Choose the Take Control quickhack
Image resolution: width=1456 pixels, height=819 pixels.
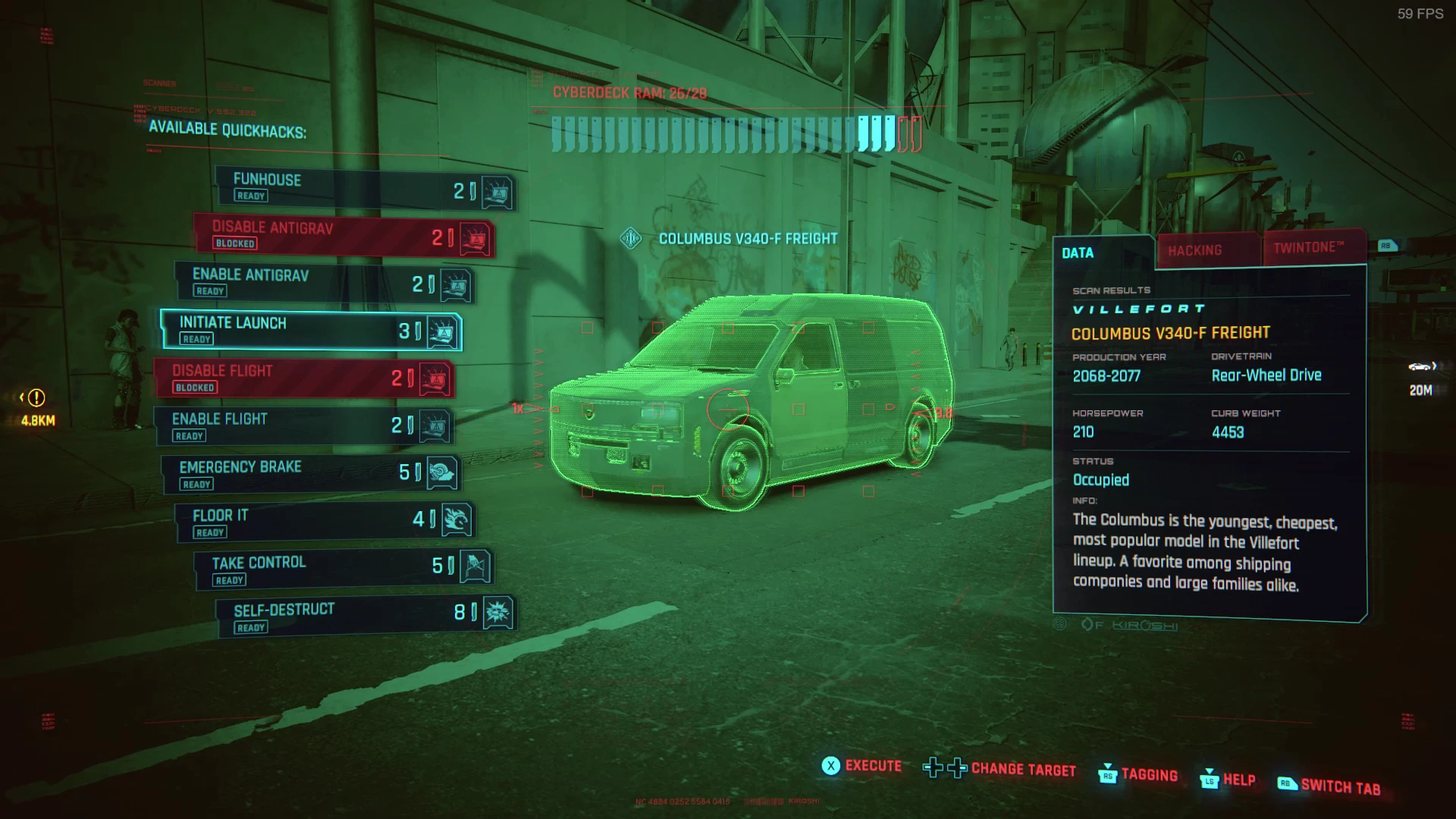coord(343,570)
